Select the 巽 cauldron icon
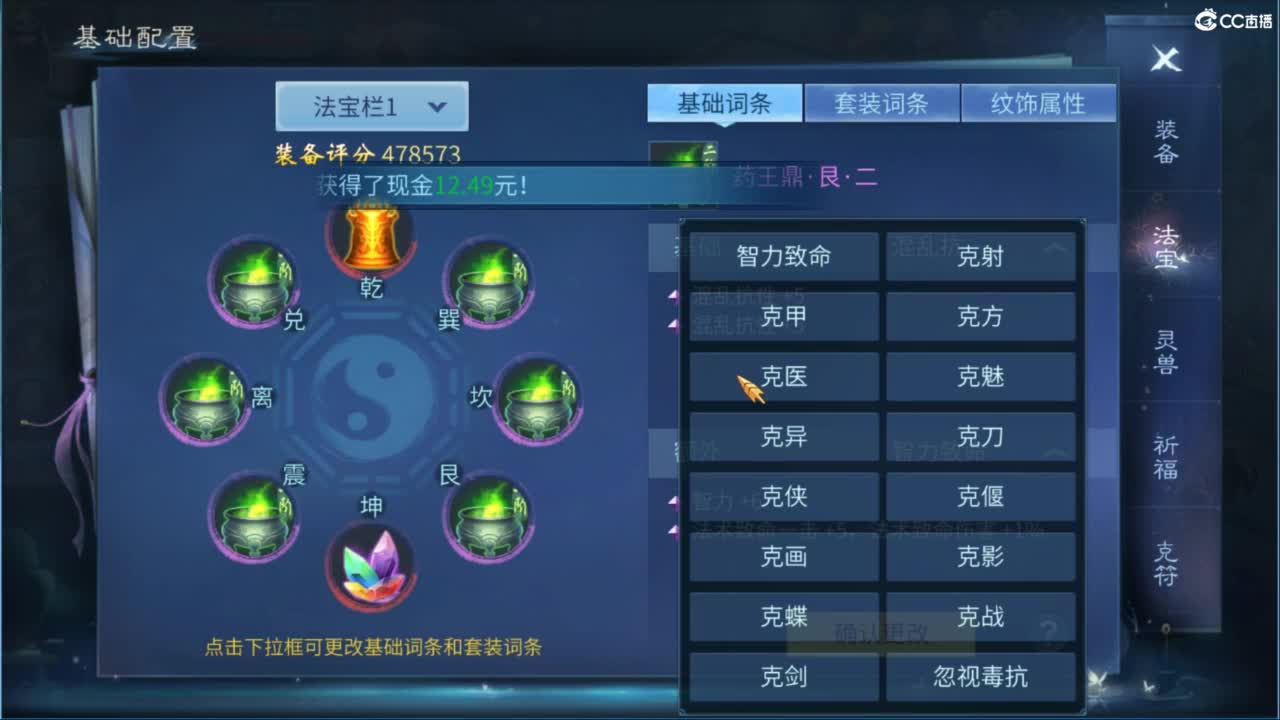1280x720 pixels. click(x=488, y=285)
